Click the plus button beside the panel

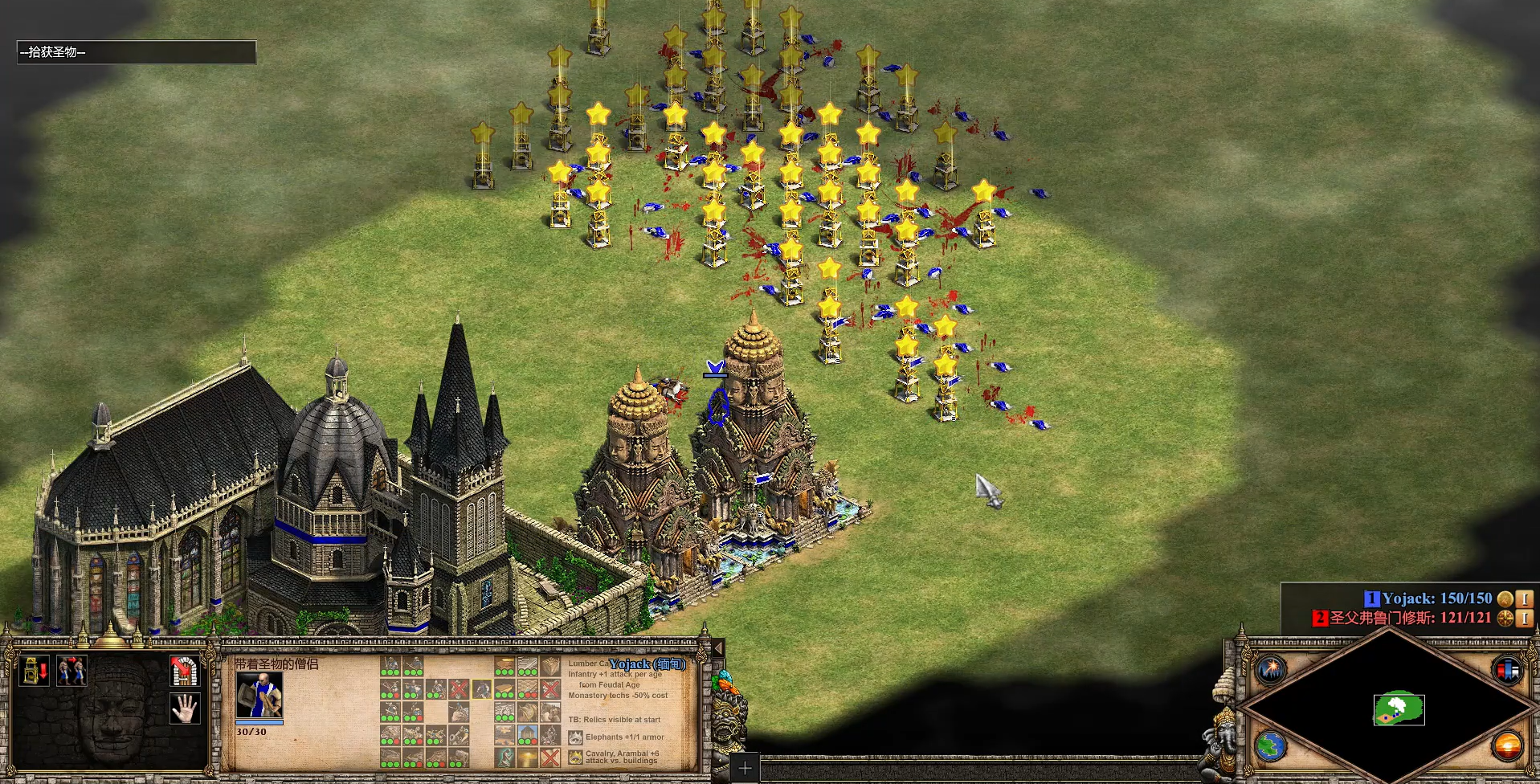tap(745, 768)
